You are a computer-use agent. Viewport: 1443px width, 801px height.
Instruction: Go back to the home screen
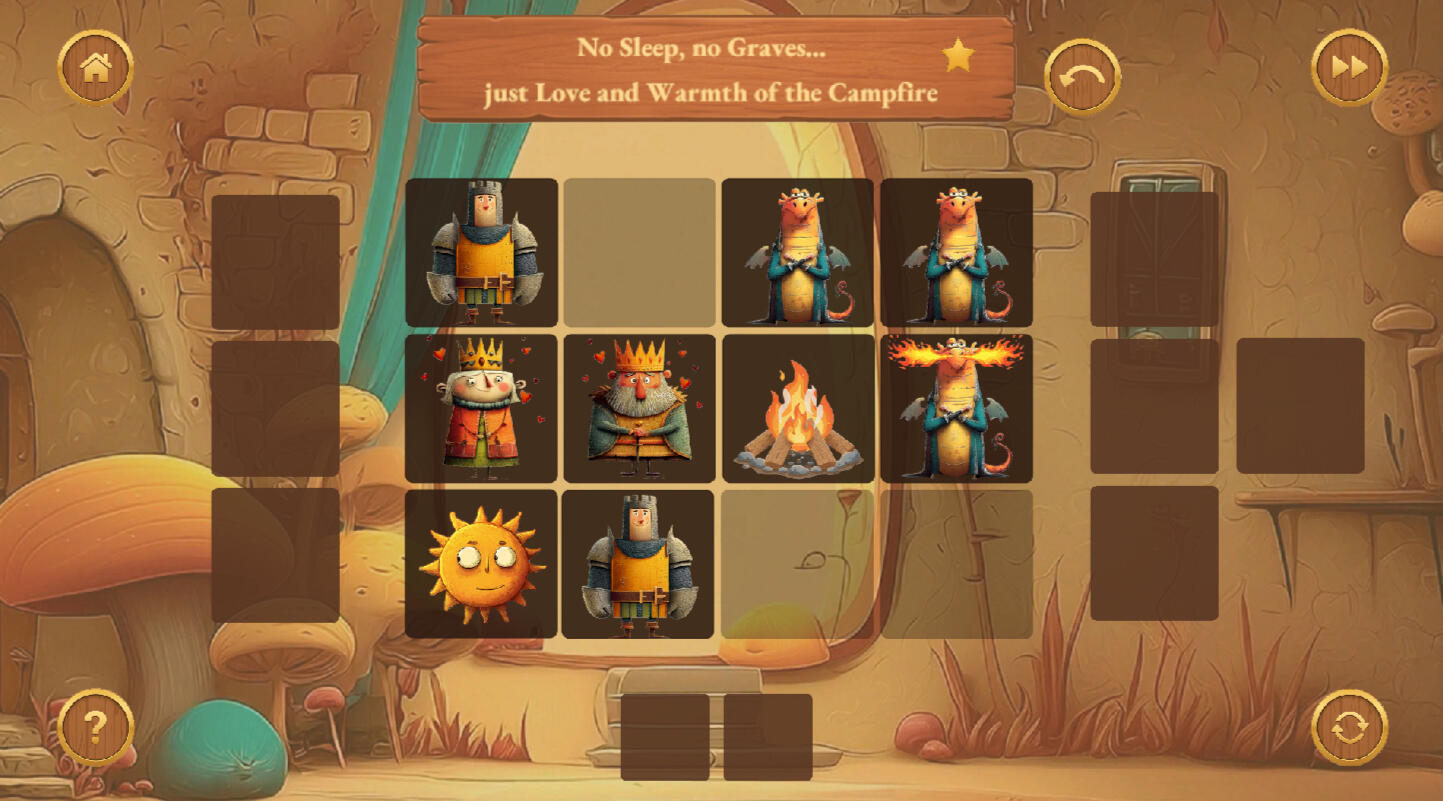[96, 68]
